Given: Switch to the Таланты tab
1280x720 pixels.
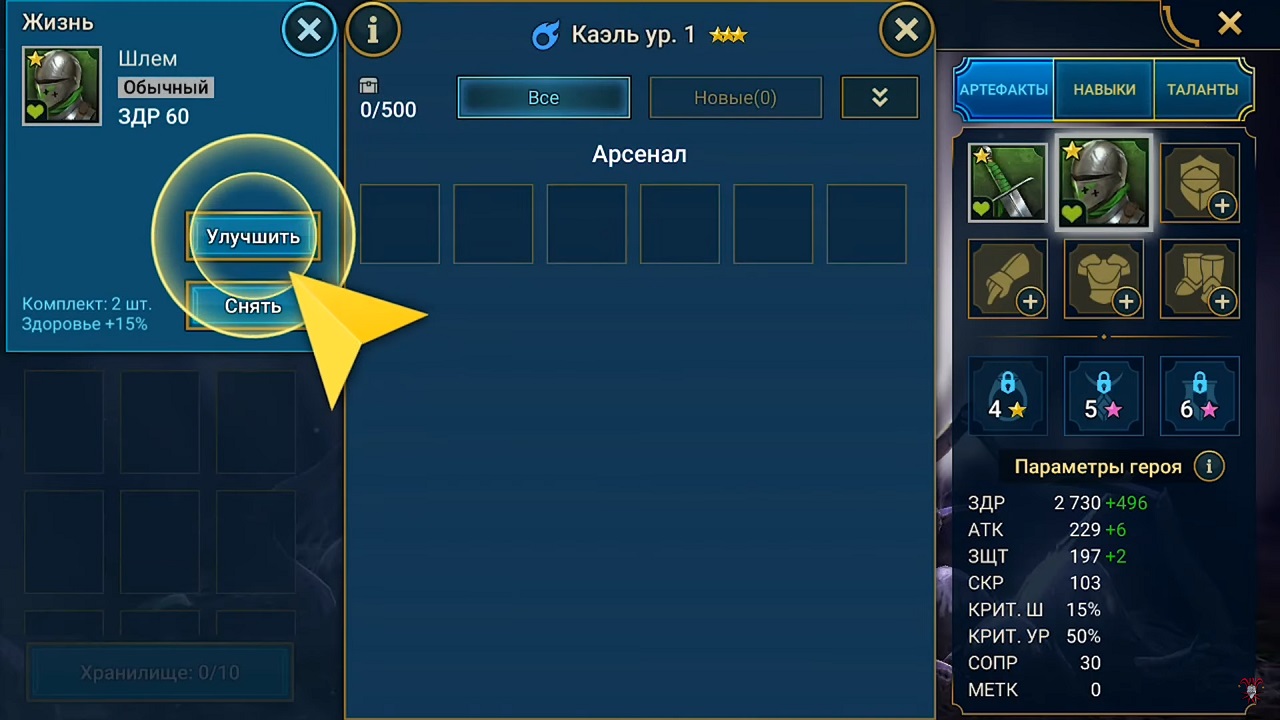Looking at the screenshot, I should [x=1202, y=89].
